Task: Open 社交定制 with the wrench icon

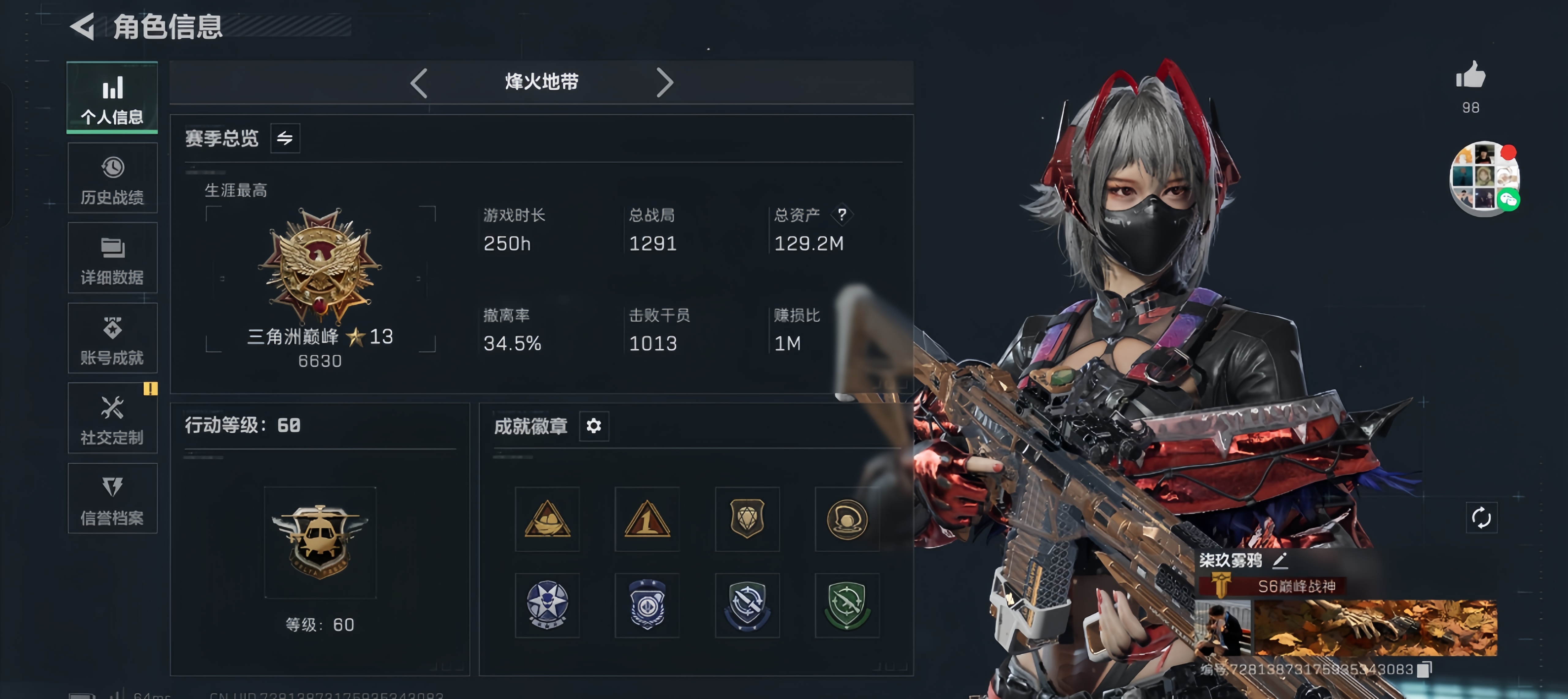Action: (x=112, y=419)
